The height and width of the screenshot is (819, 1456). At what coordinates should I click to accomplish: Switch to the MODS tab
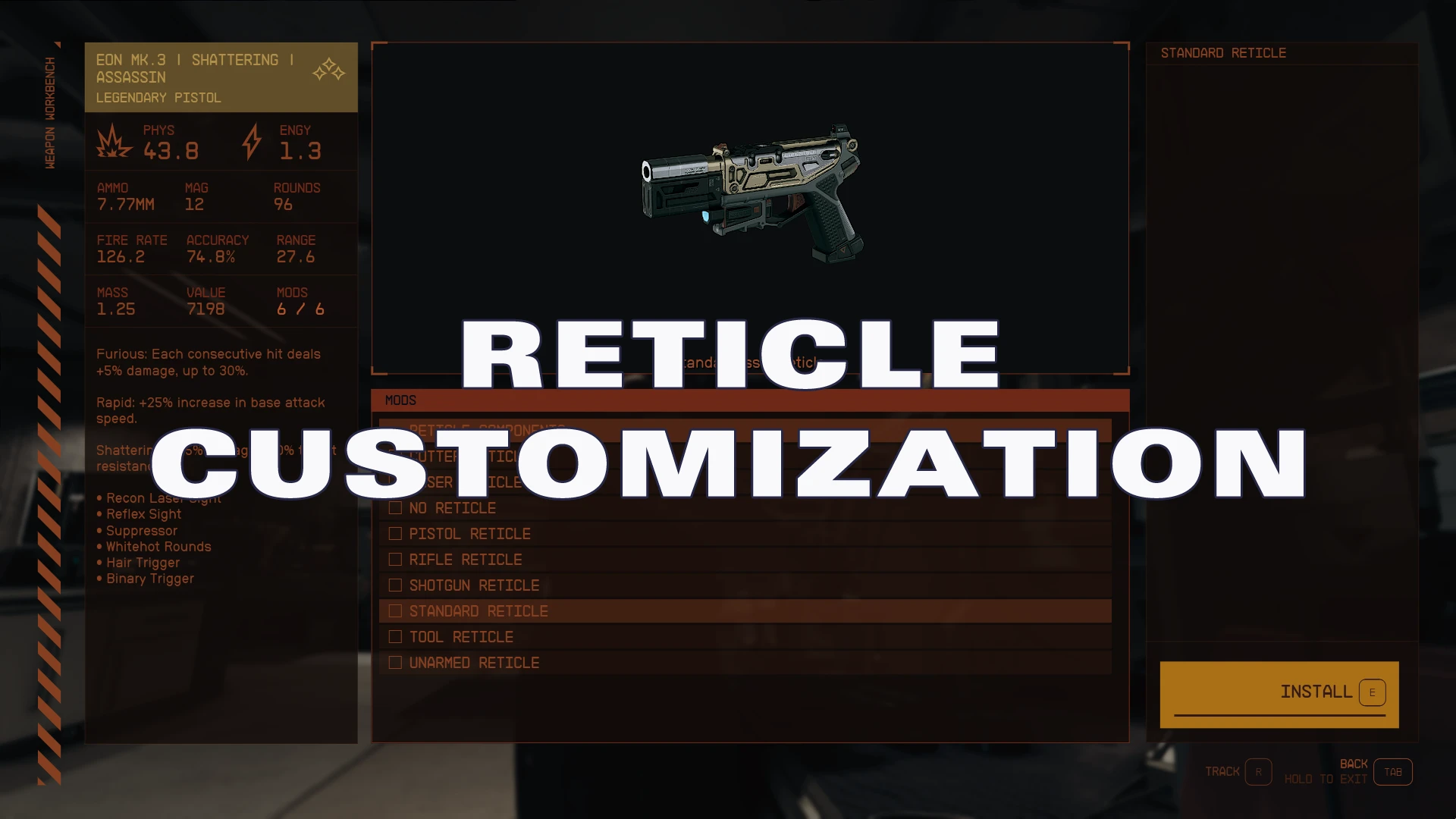tap(401, 400)
